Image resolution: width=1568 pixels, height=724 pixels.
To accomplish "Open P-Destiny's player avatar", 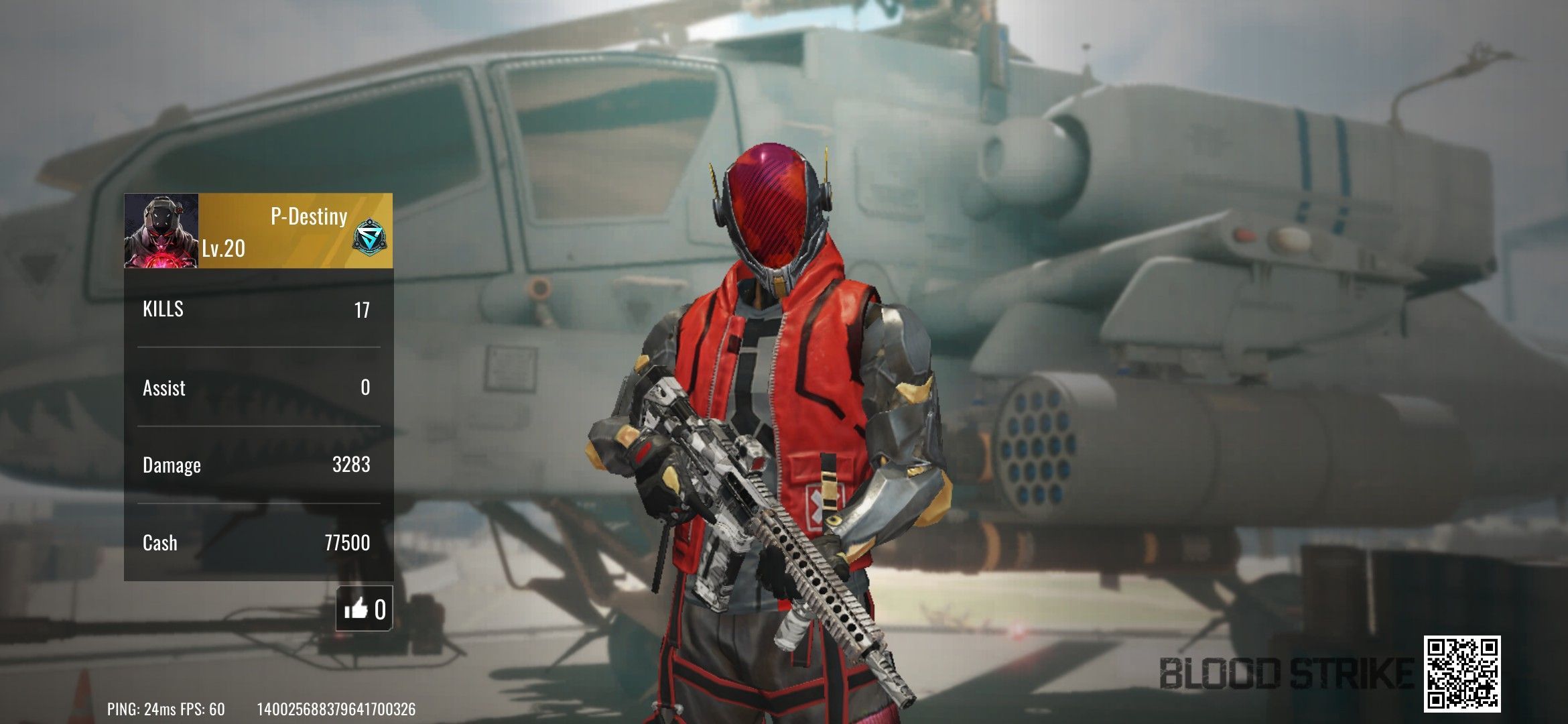I will [x=161, y=231].
